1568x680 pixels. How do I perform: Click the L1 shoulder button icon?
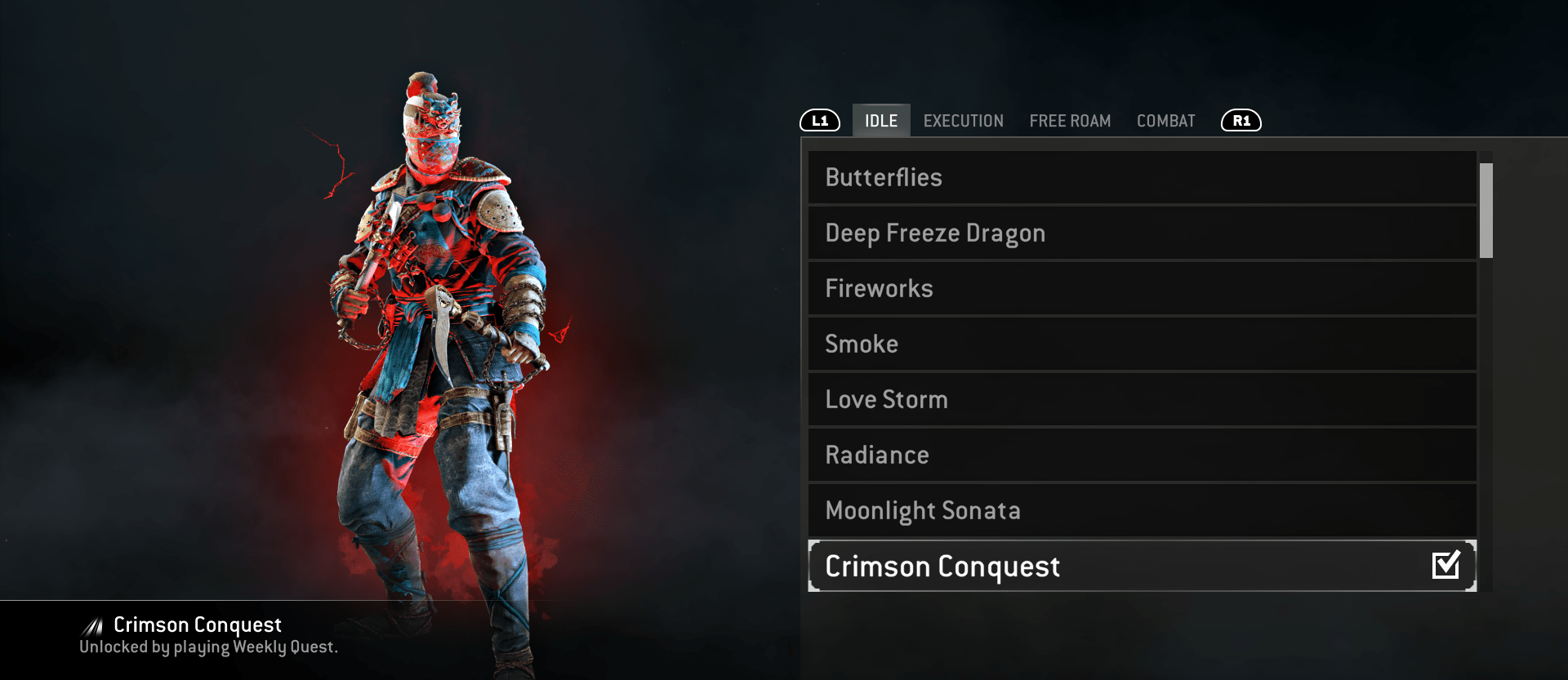[x=820, y=120]
